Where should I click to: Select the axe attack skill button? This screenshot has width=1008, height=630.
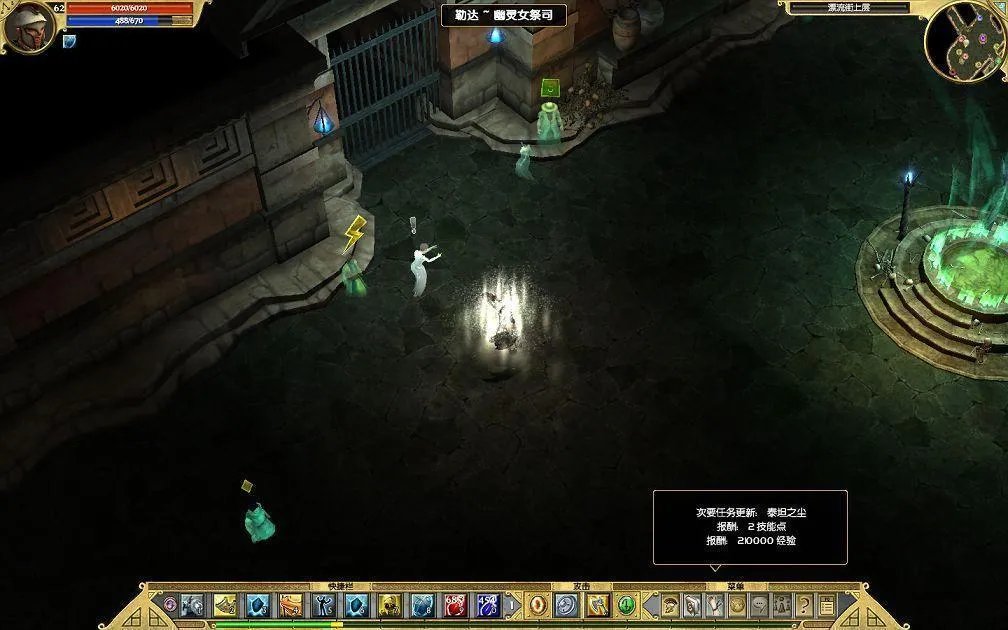[x=597, y=605]
